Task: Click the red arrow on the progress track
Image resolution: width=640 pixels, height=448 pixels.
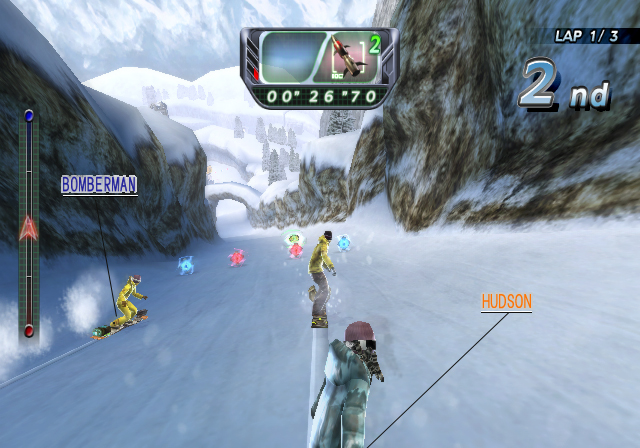Action: [28, 228]
